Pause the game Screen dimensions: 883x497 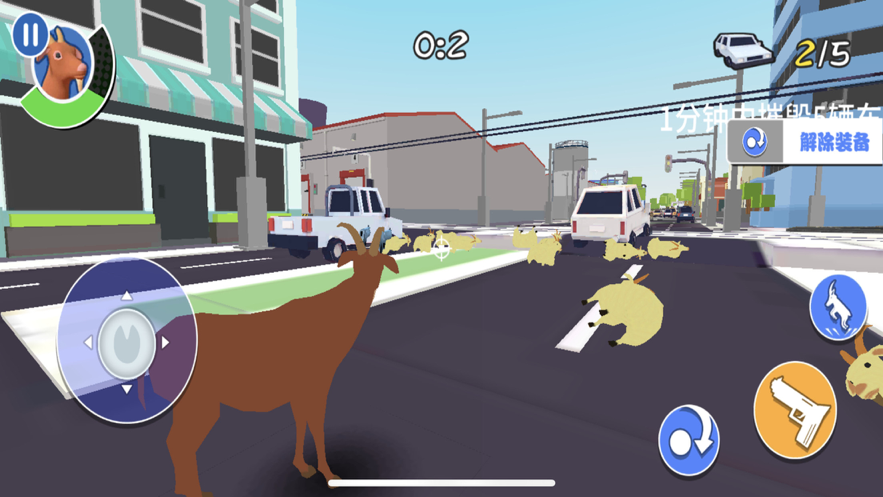(28, 36)
